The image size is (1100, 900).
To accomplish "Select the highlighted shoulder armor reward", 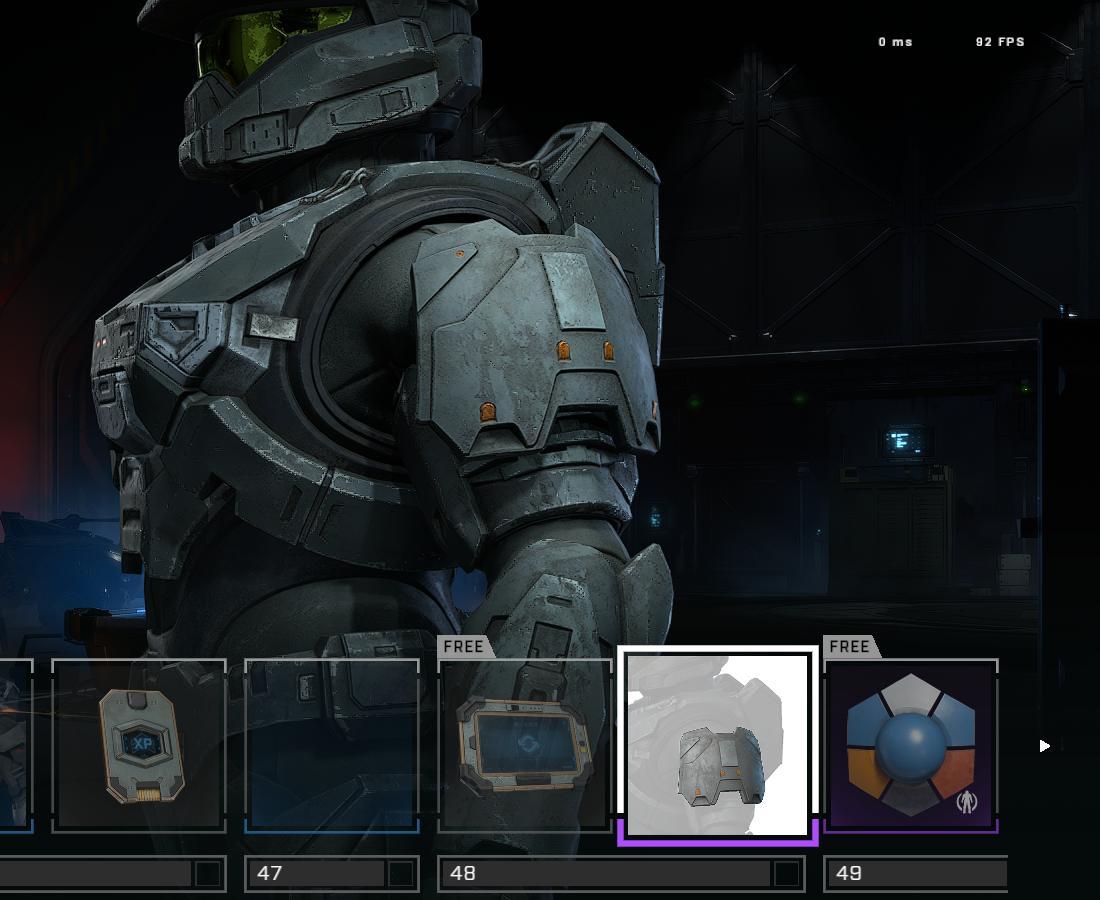I will (718, 745).
